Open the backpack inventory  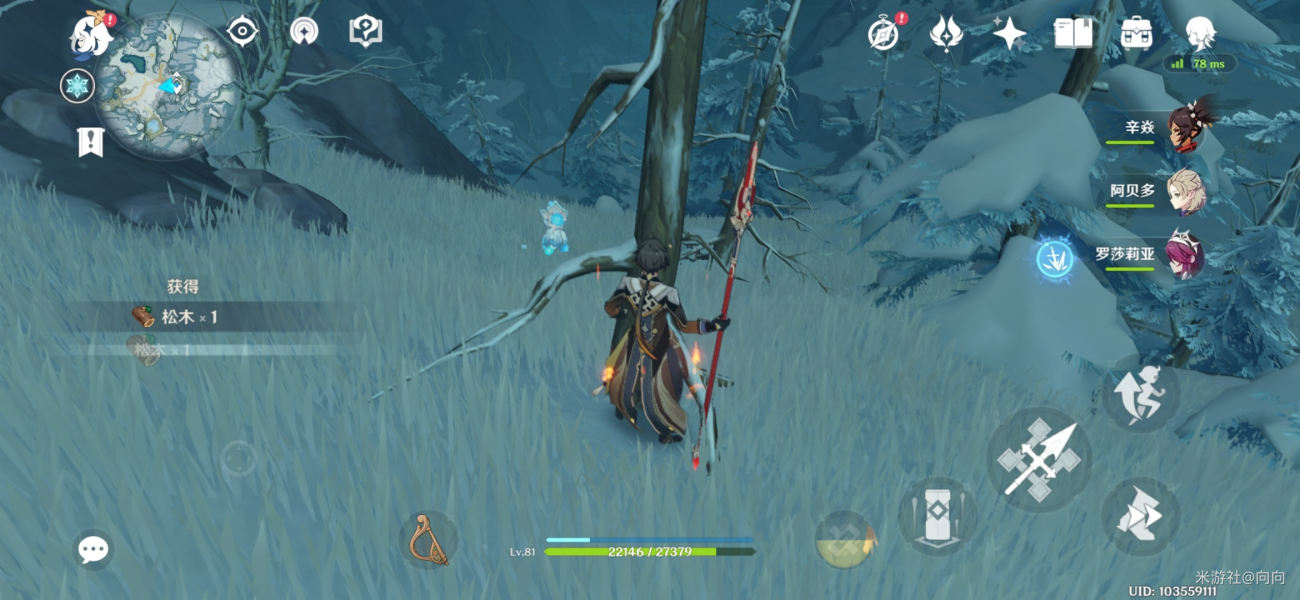point(1136,34)
